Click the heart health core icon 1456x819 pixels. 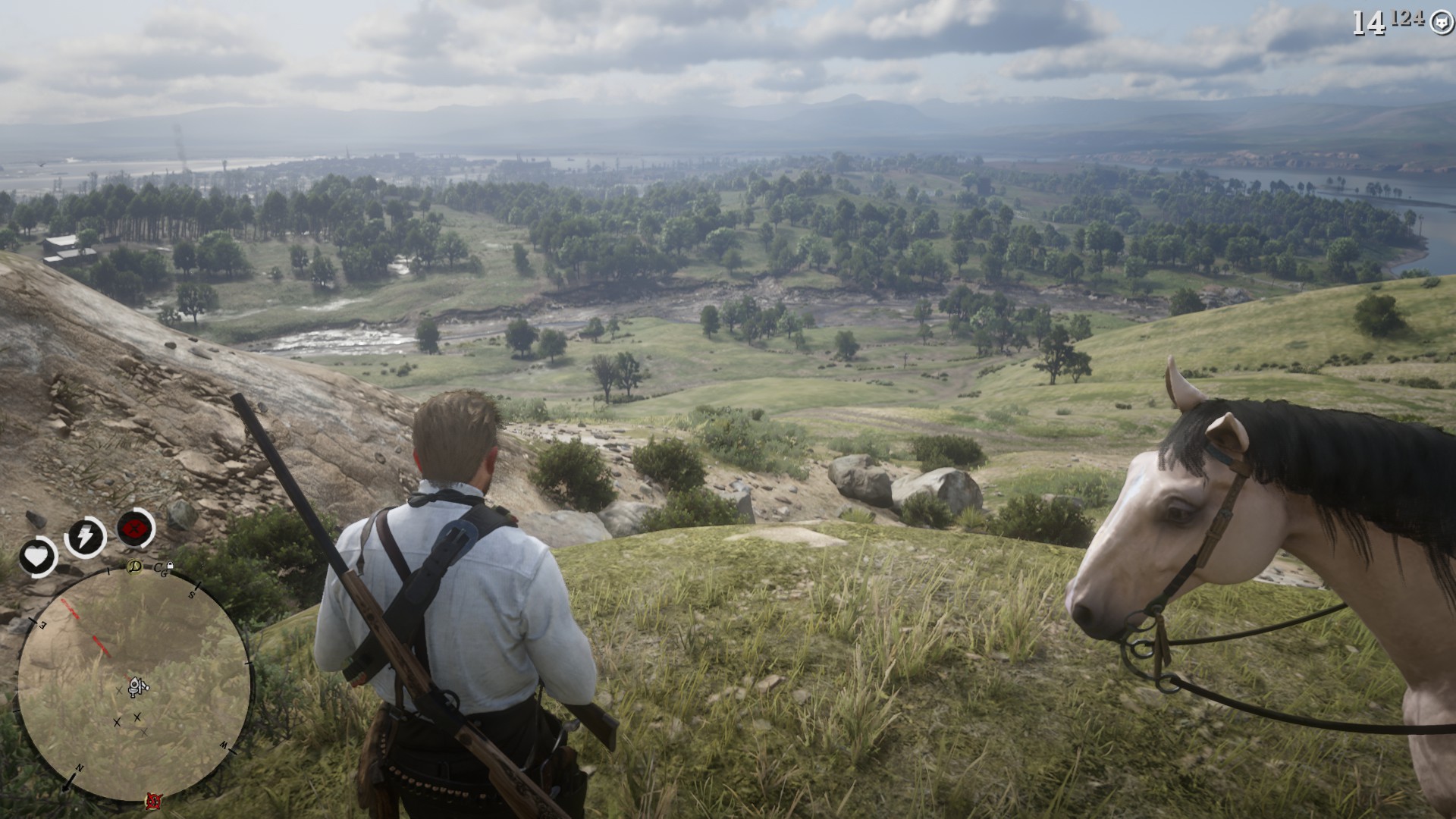36,557
